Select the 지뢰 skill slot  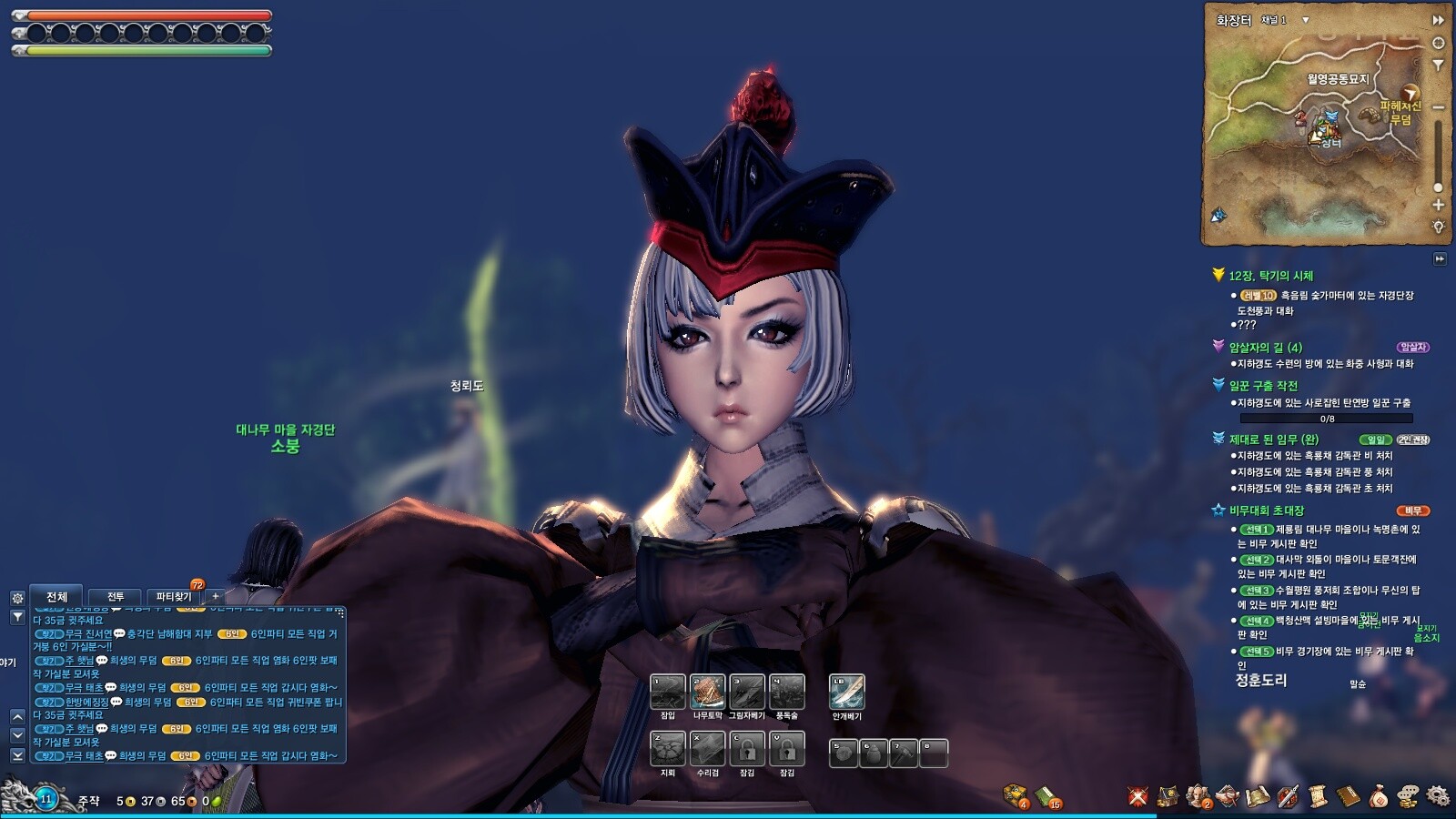tap(667, 750)
